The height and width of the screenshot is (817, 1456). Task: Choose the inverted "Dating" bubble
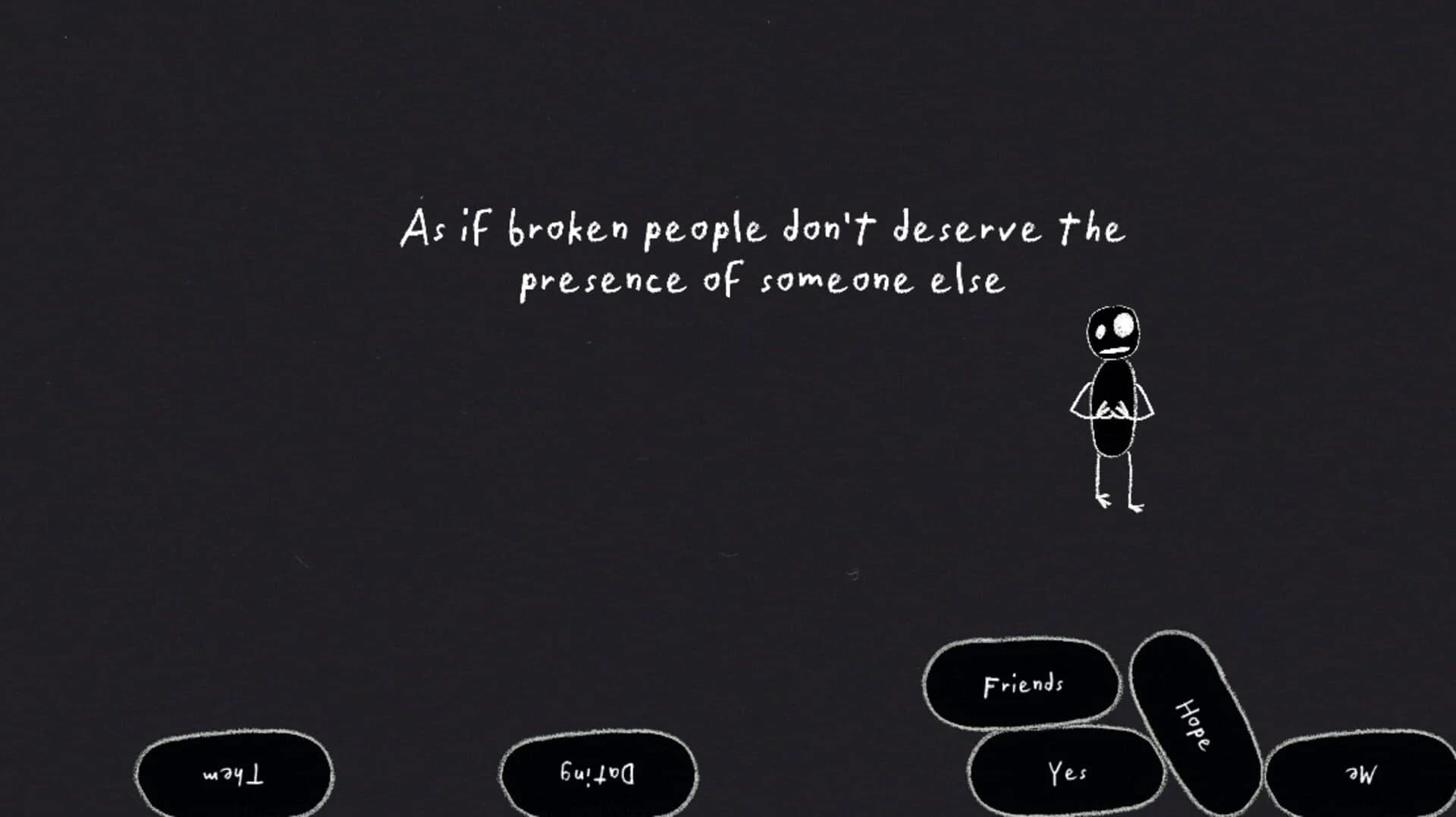tap(598, 773)
